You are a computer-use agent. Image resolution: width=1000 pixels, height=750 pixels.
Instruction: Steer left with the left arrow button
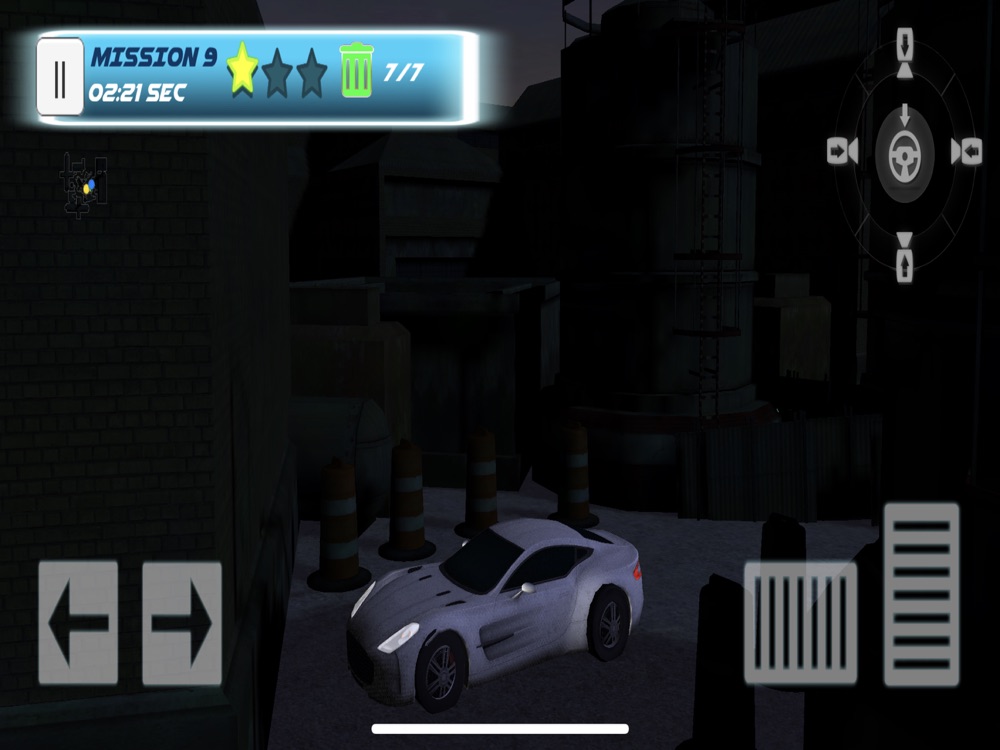point(78,622)
